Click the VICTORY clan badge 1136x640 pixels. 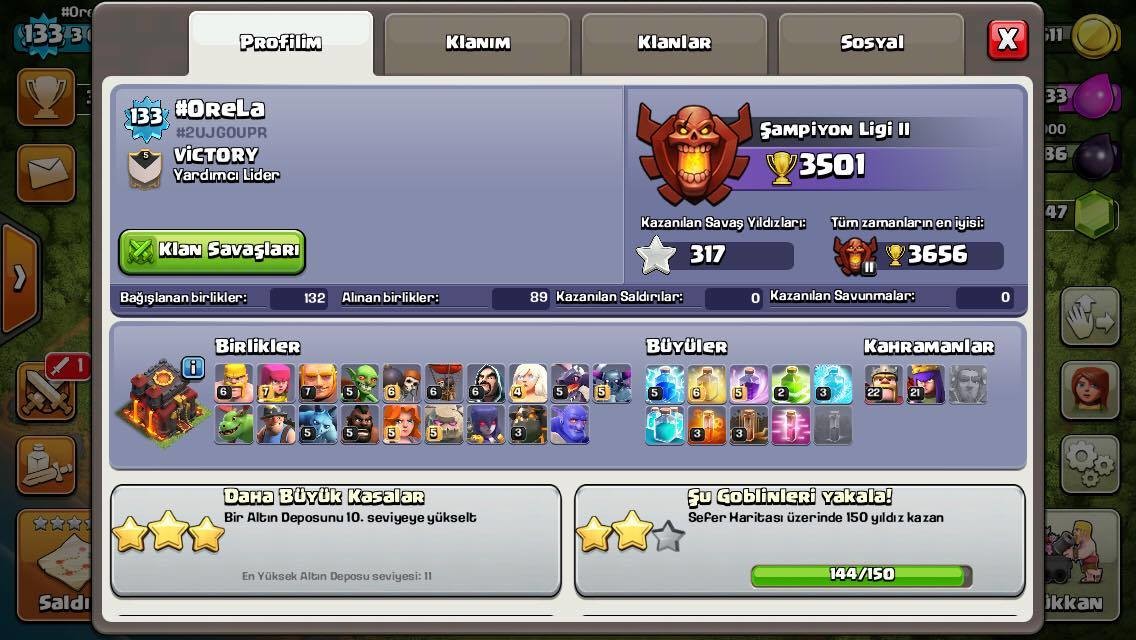145,168
